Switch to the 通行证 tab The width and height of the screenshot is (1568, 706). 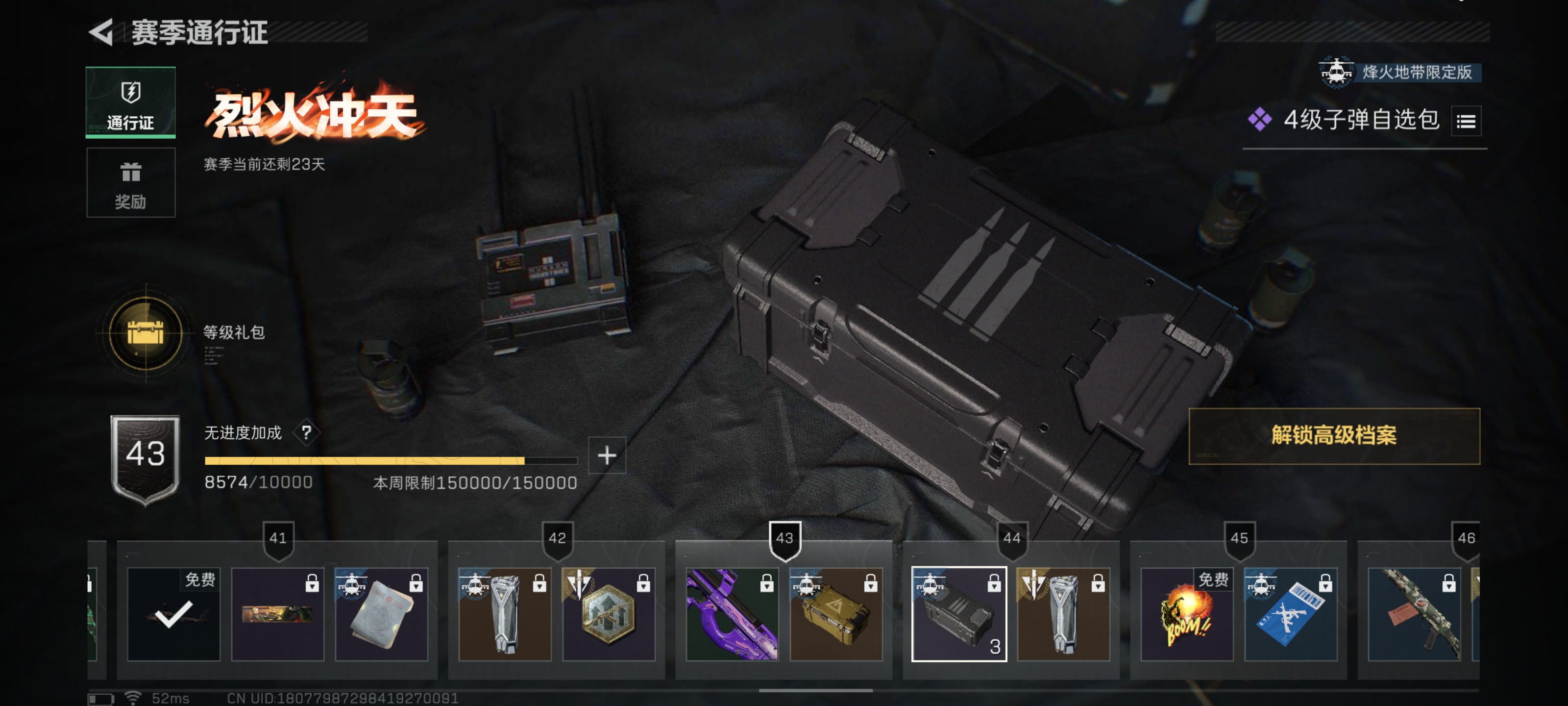pyautogui.click(x=130, y=102)
